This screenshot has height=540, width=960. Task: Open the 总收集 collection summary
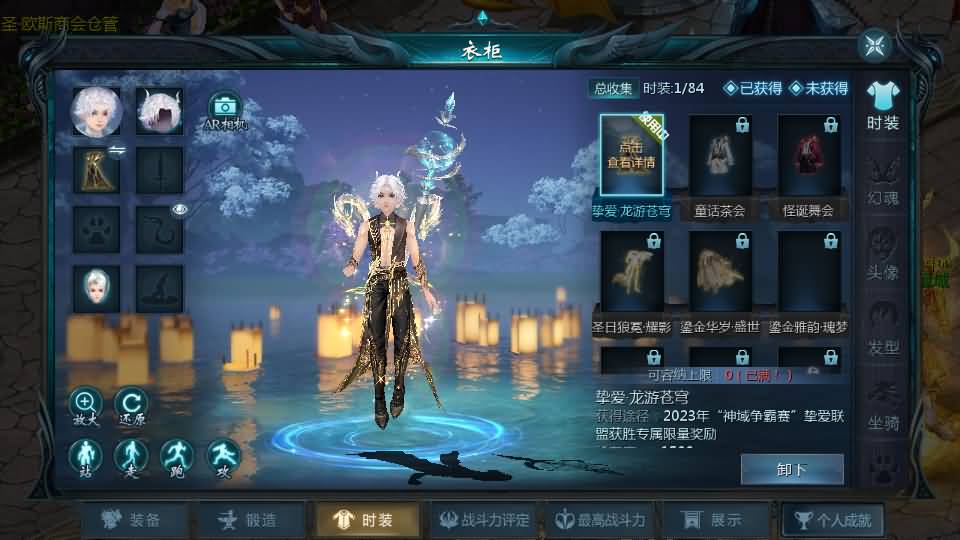tap(612, 88)
